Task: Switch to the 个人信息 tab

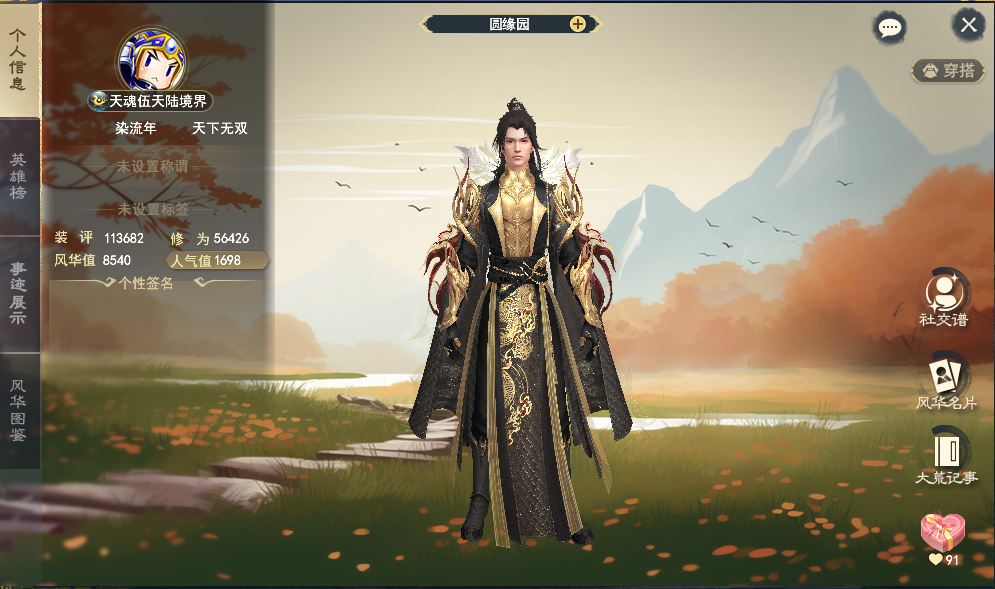Action: tap(19, 58)
